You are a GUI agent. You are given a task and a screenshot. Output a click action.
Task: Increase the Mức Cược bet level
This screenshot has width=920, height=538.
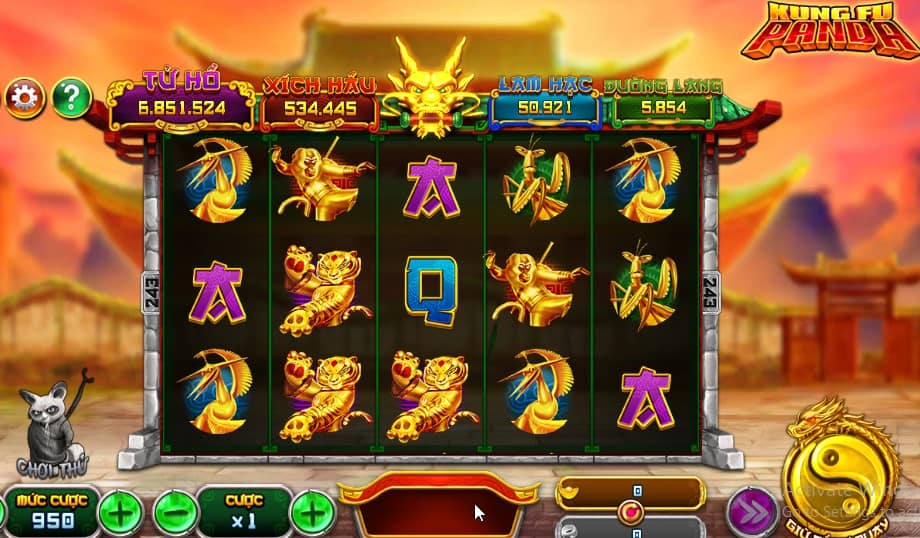pyautogui.click(x=120, y=514)
